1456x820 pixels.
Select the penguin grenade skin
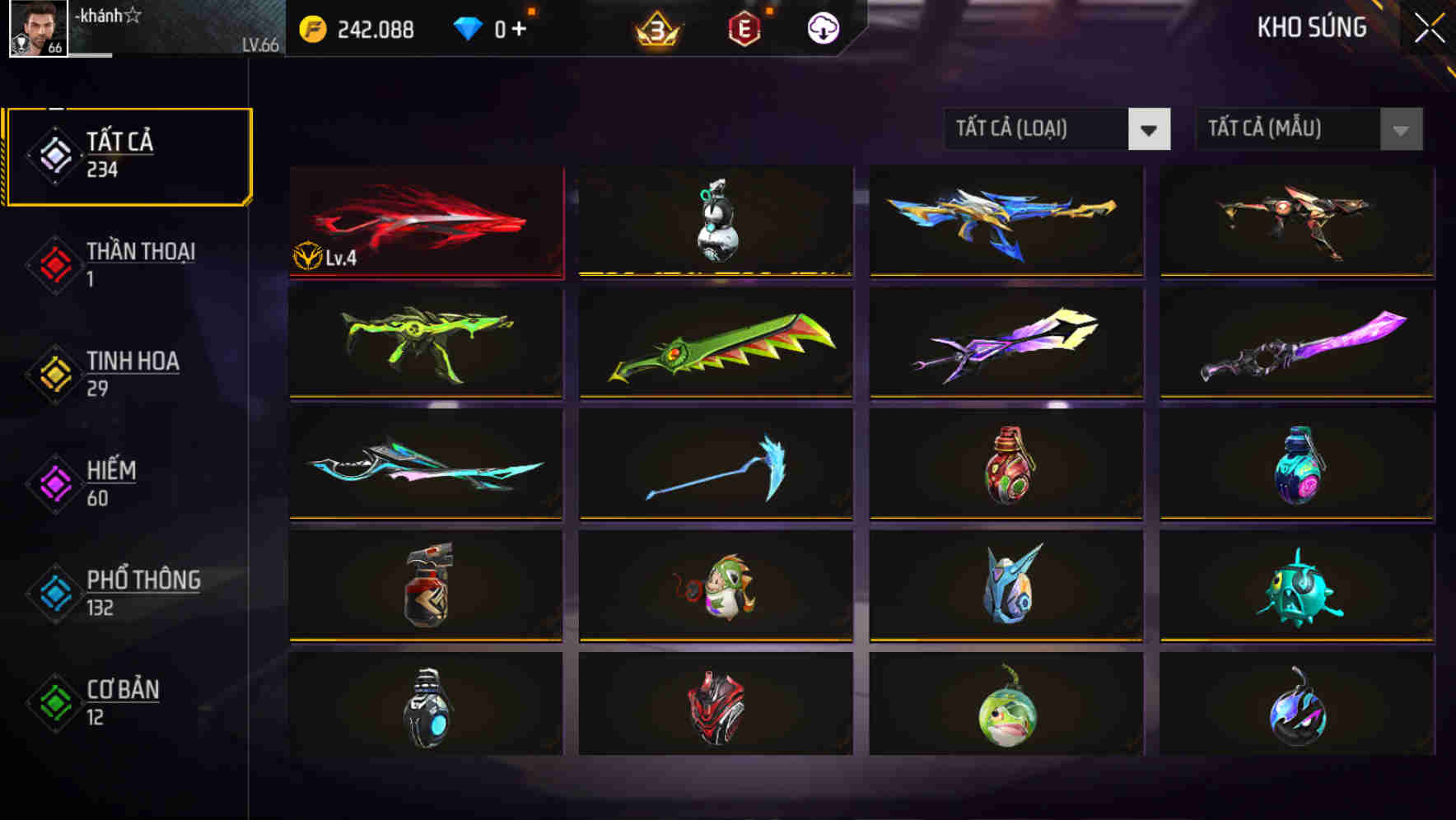click(715, 221)
